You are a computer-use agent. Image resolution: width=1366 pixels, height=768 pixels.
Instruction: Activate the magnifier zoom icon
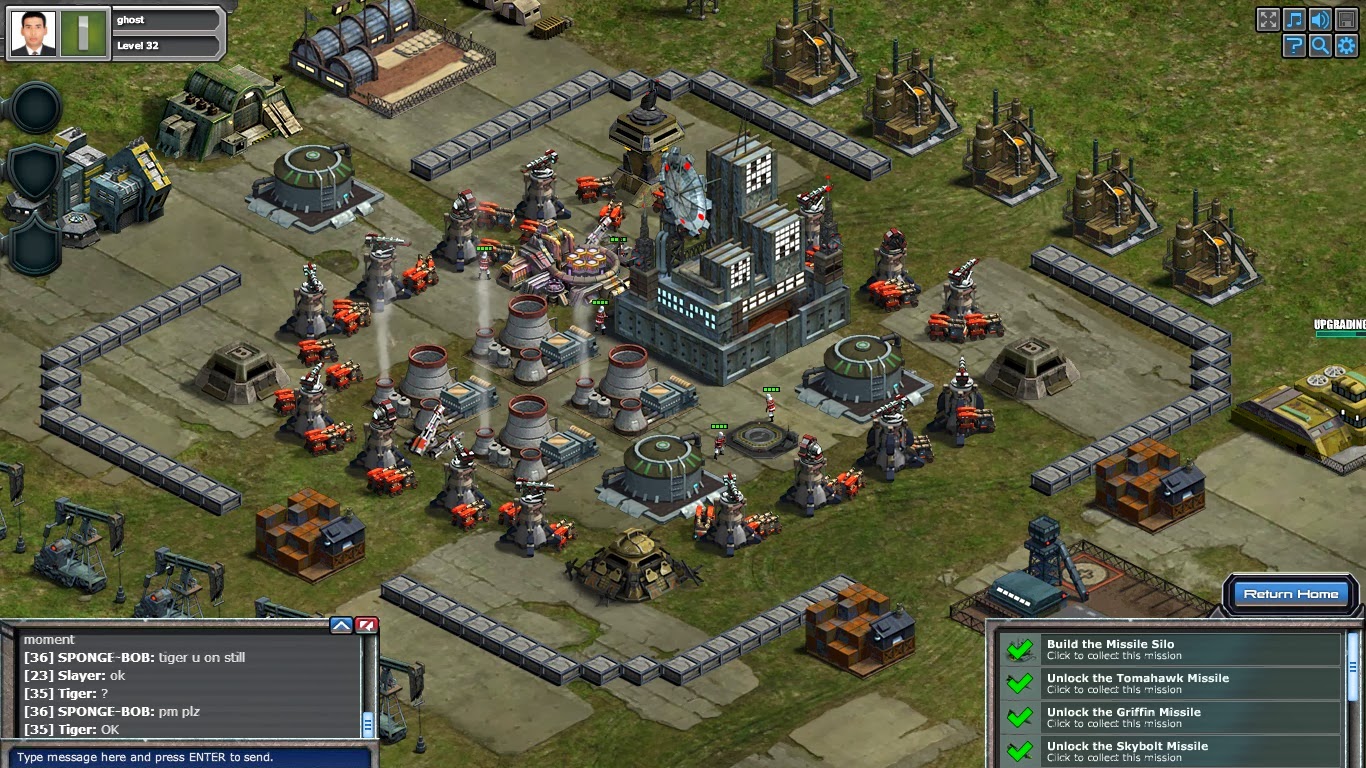click(x=1320, y=45)
